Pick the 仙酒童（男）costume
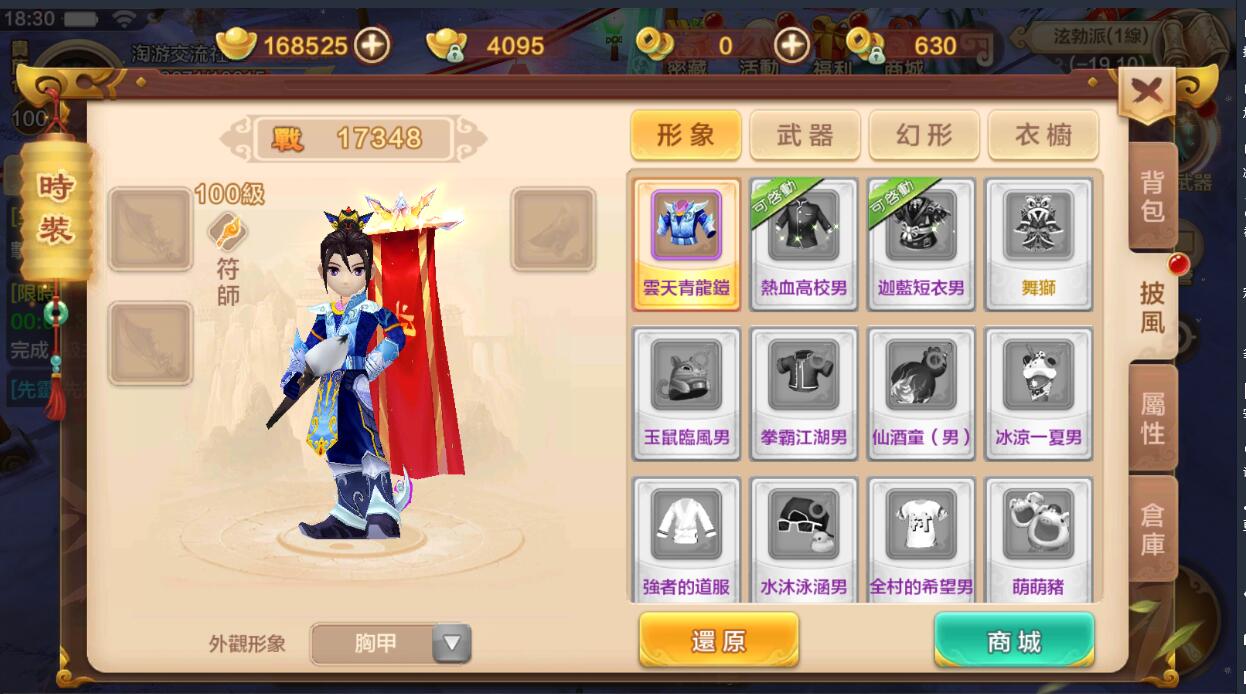Viewport: 1246px width, 694px height. click(921, 393)
